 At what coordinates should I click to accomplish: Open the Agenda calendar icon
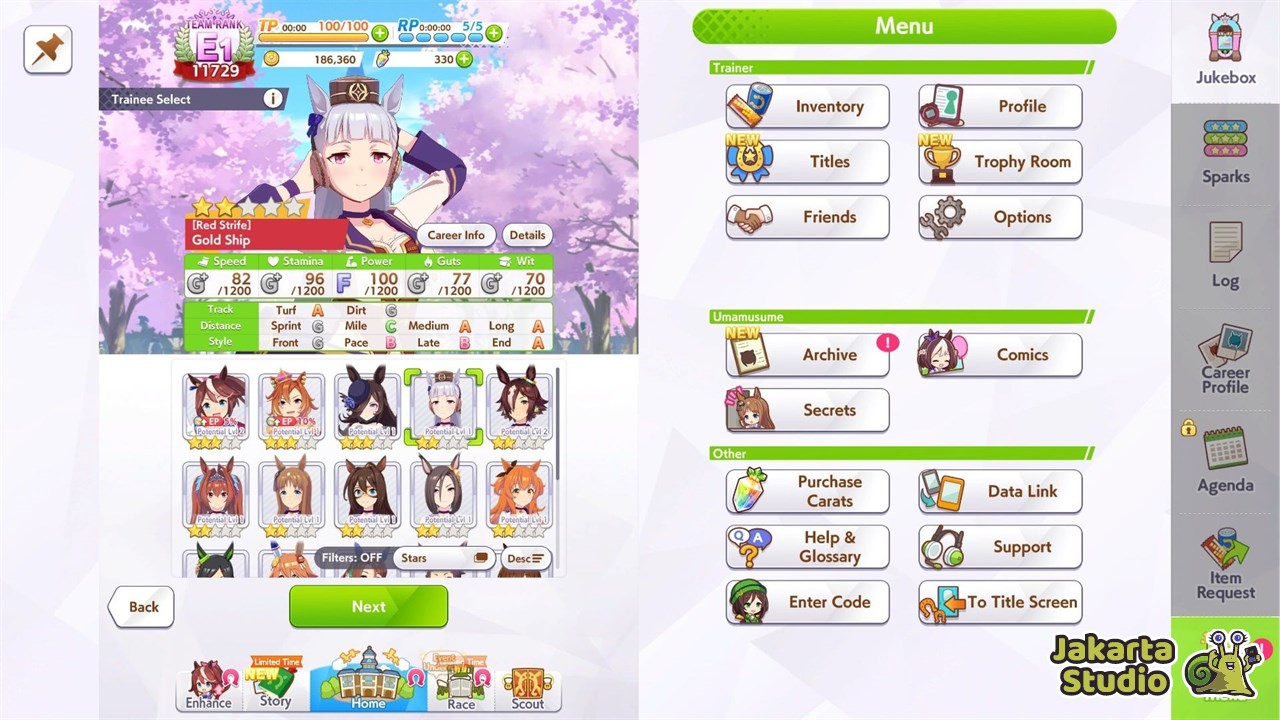[x=1224, y=462]
